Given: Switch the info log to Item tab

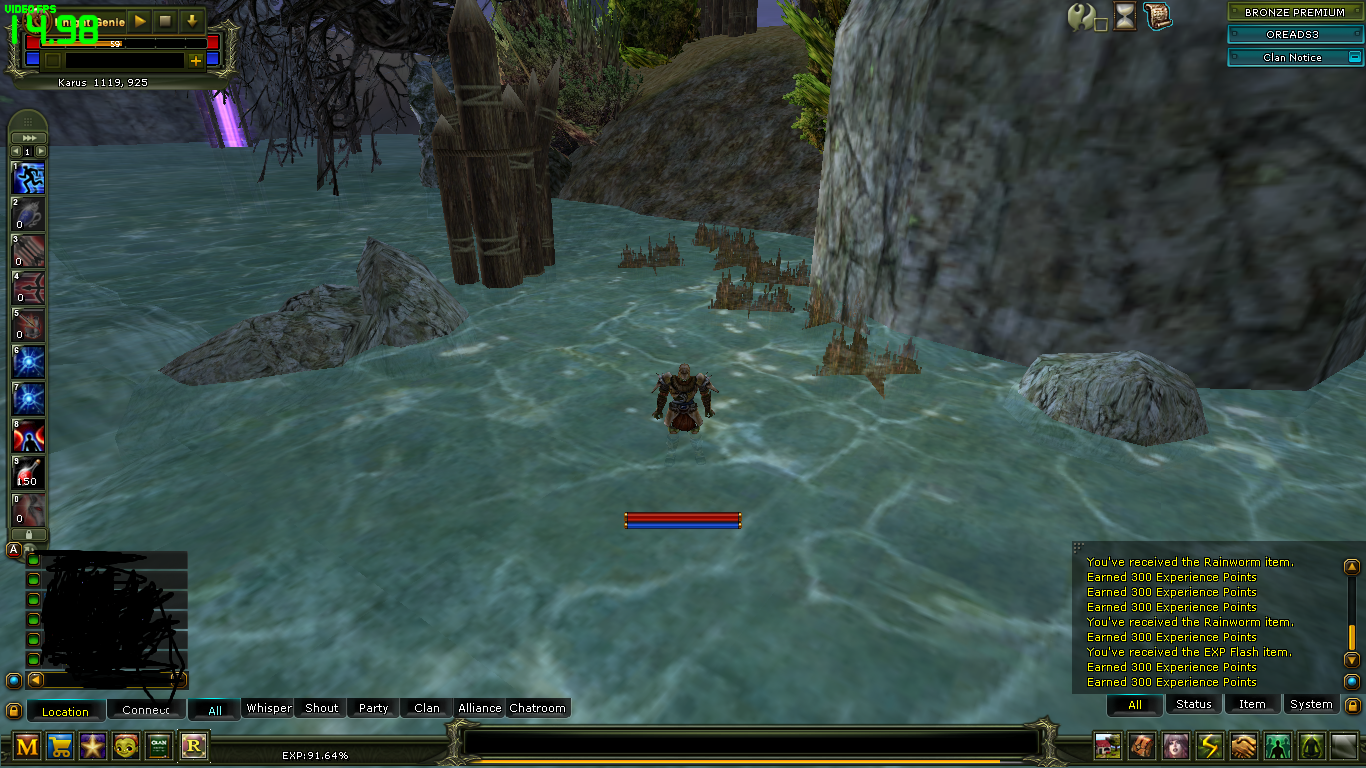Looking at the screenshot, I should pyautogui.click(x=1252, y=704).
